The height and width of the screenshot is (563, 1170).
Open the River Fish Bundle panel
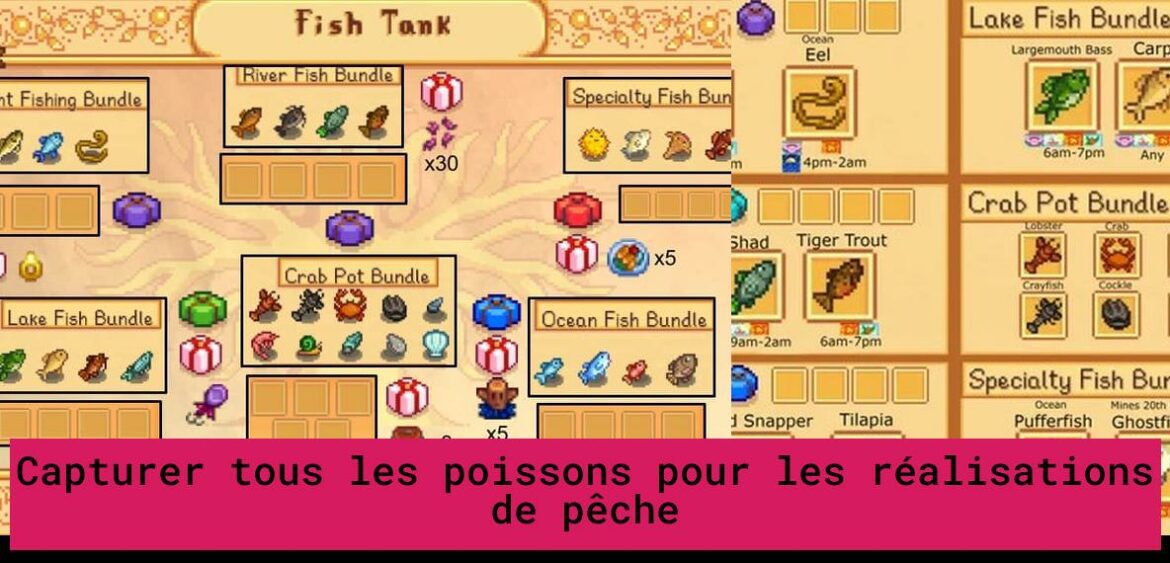pos(312,107)
